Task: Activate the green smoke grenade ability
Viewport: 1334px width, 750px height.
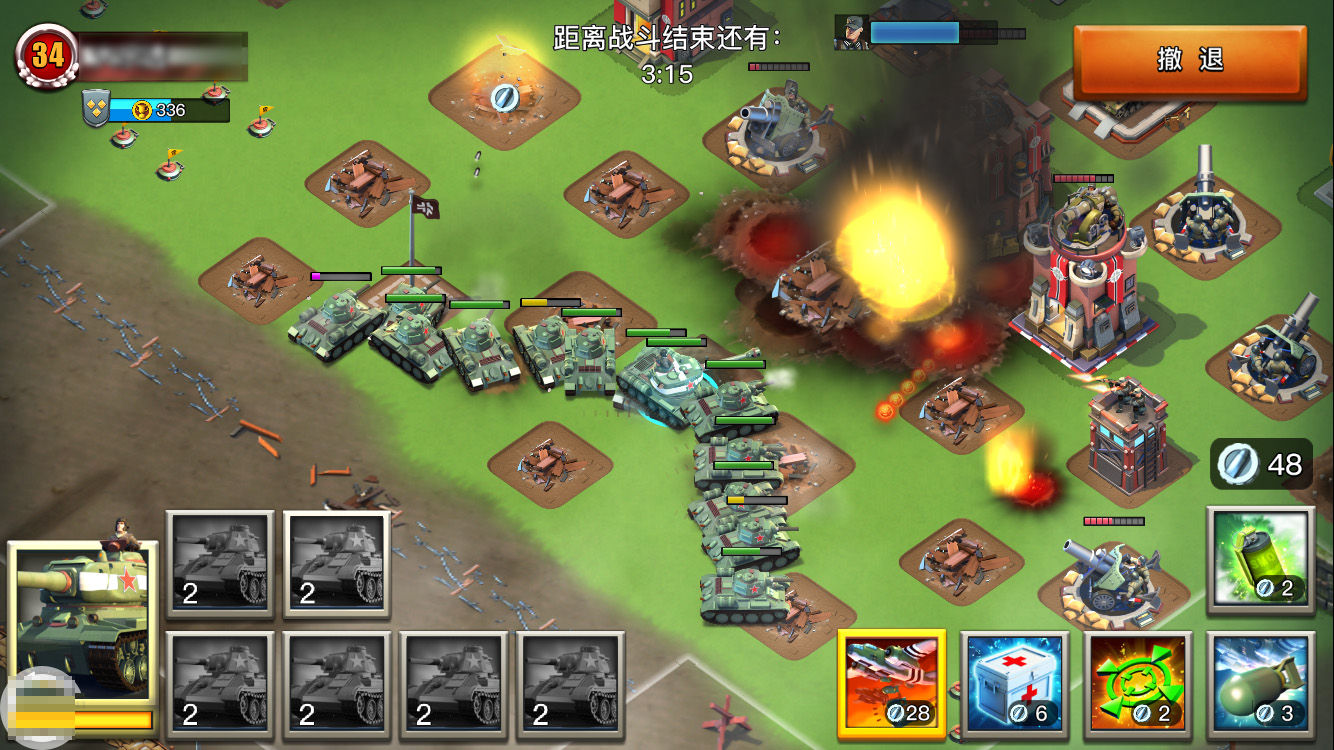Action: click(1259, 558)
